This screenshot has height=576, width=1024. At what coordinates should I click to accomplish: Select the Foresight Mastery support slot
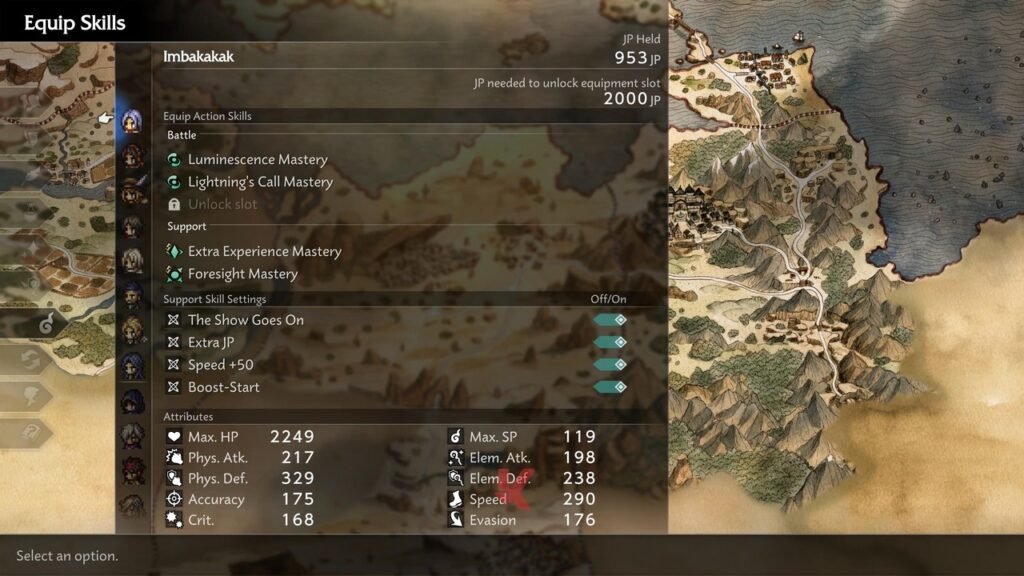coord(242,274)
